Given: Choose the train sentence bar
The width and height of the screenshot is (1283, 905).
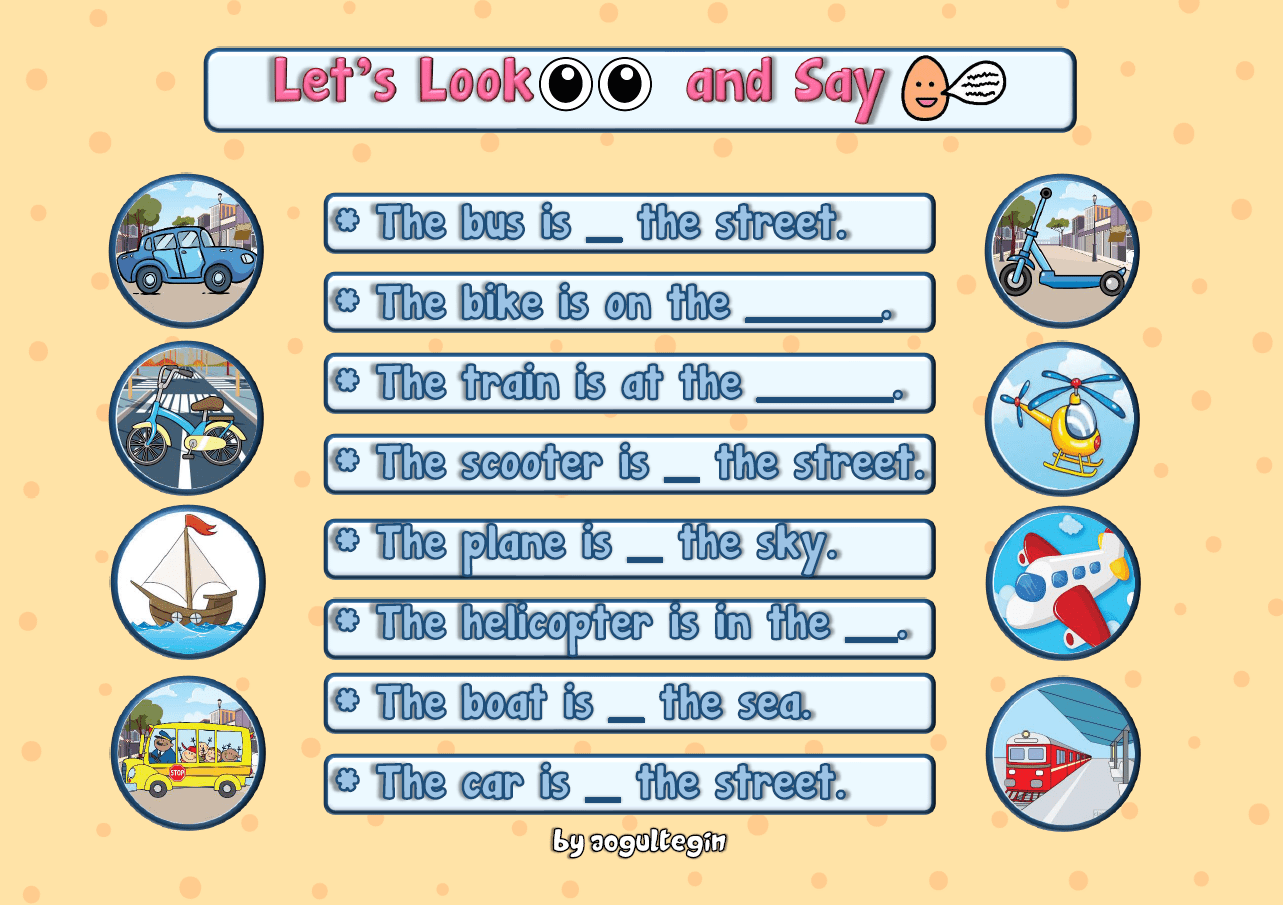Looking at the screenshot, I should point(629,383).
